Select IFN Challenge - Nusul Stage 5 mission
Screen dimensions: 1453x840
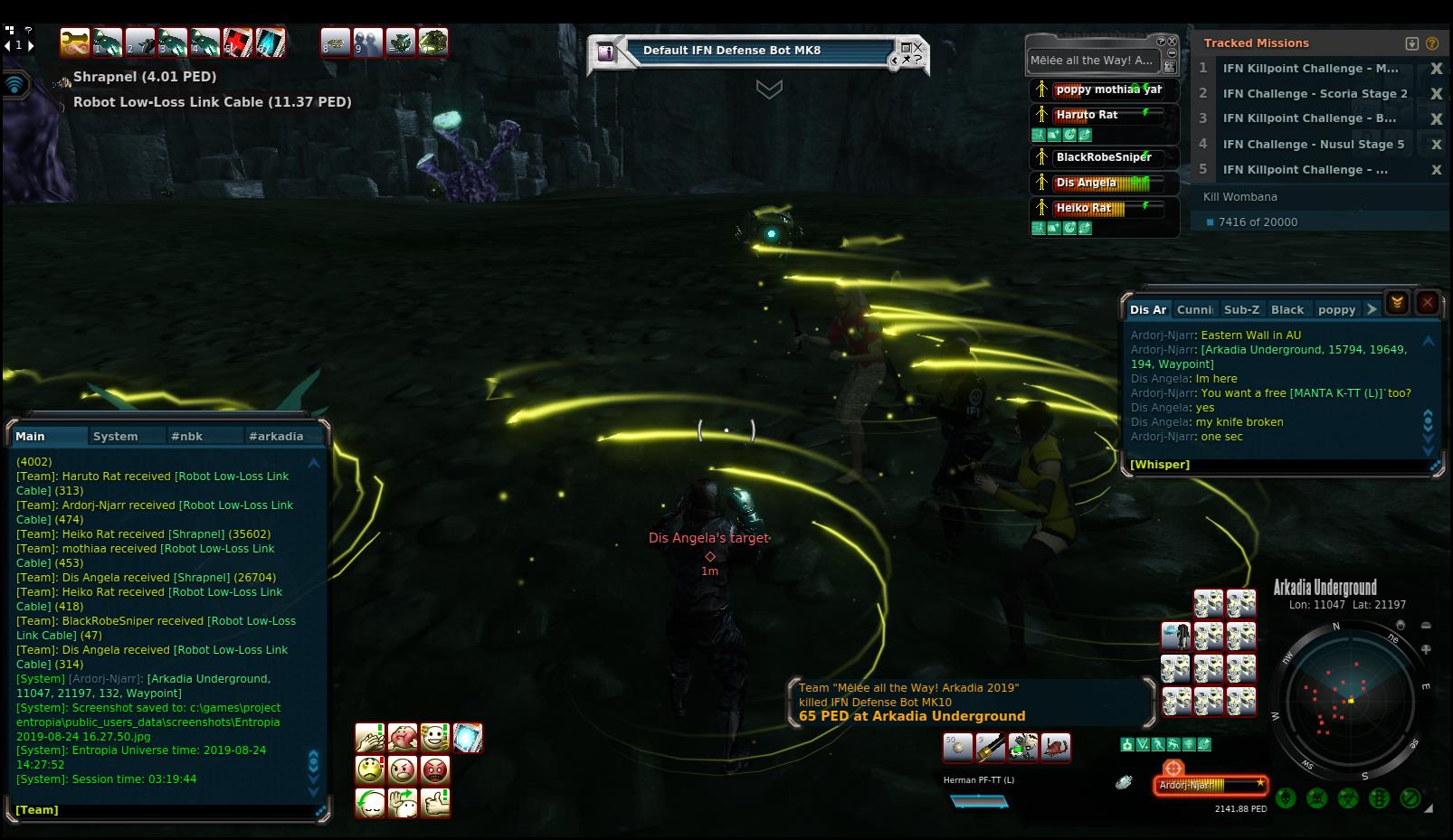(x=1313, y=144)
